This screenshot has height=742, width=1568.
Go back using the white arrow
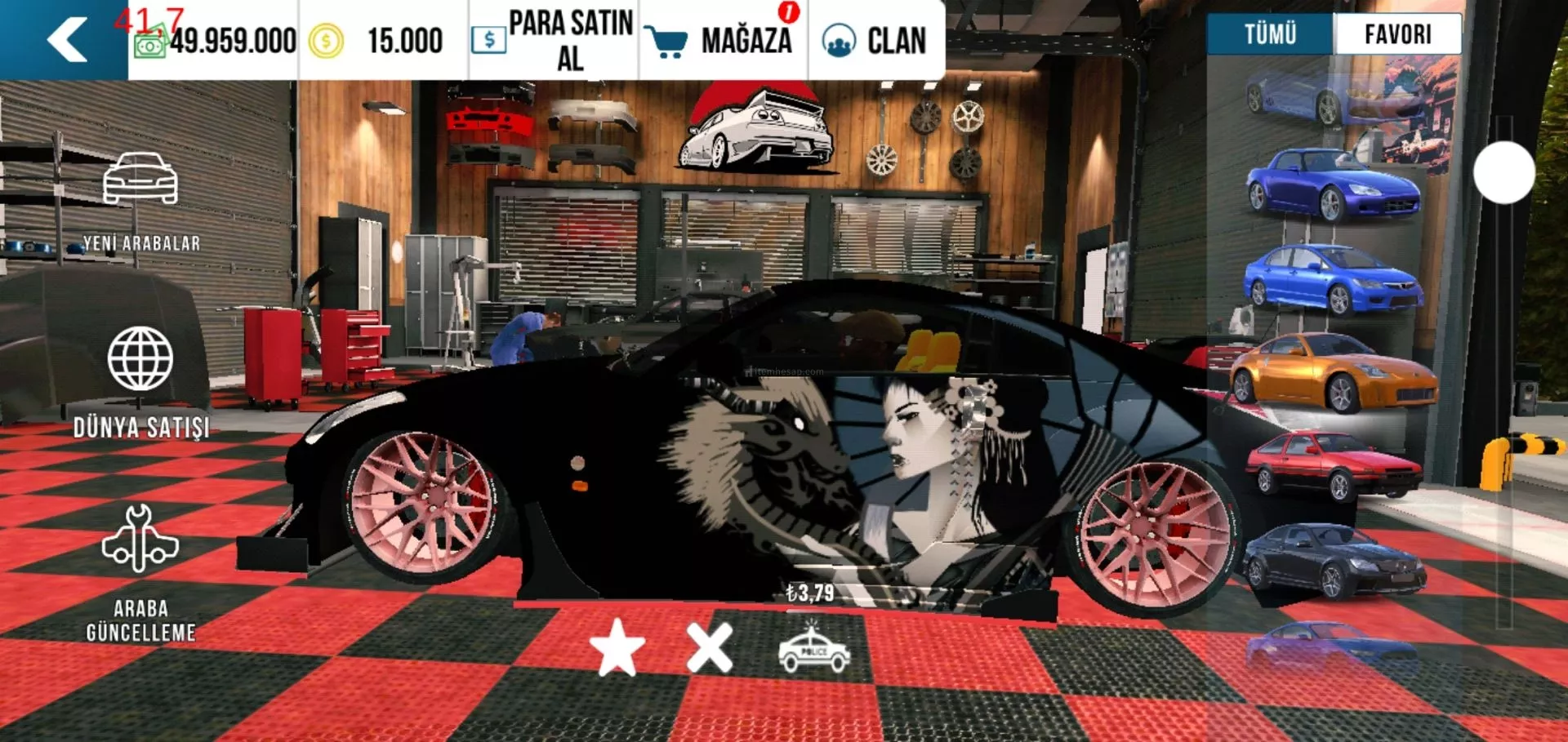point(67,39)
